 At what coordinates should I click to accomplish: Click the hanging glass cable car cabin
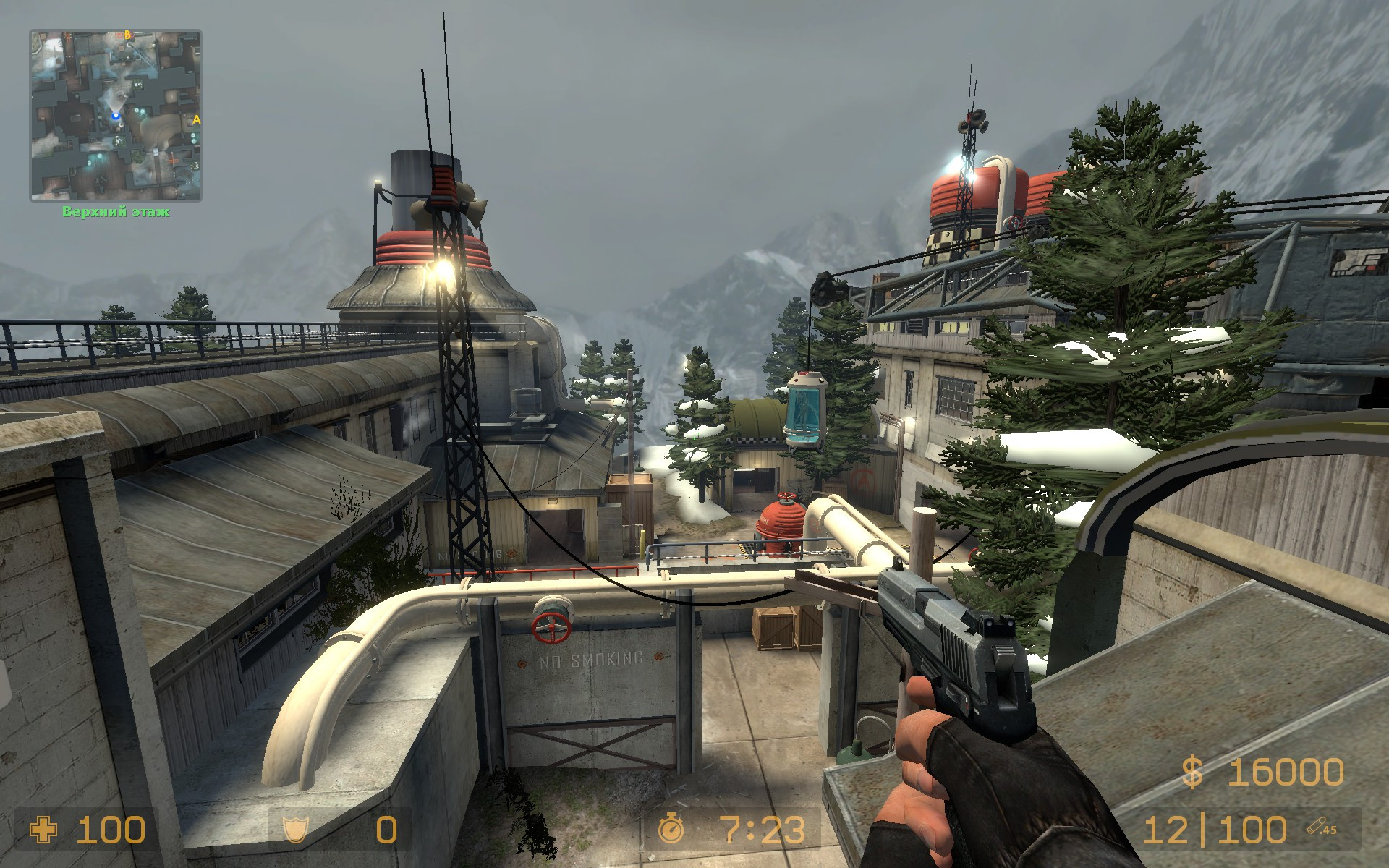pyautogui.click(x=806, y=409)
